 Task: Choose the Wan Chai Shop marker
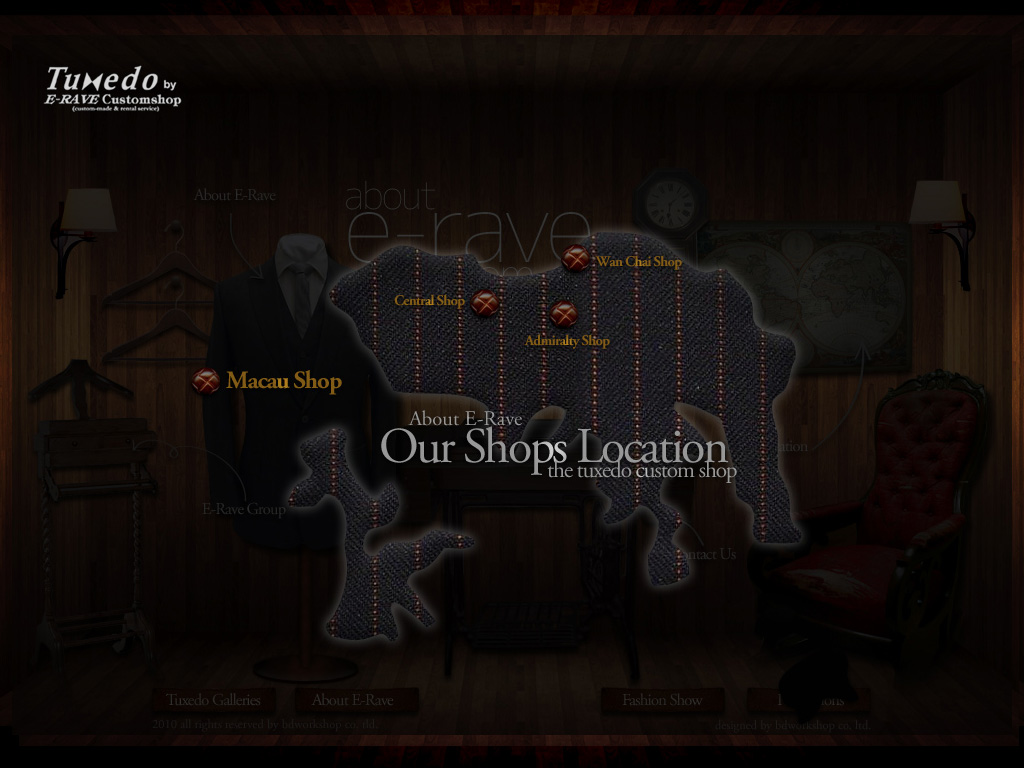(575, 258)
